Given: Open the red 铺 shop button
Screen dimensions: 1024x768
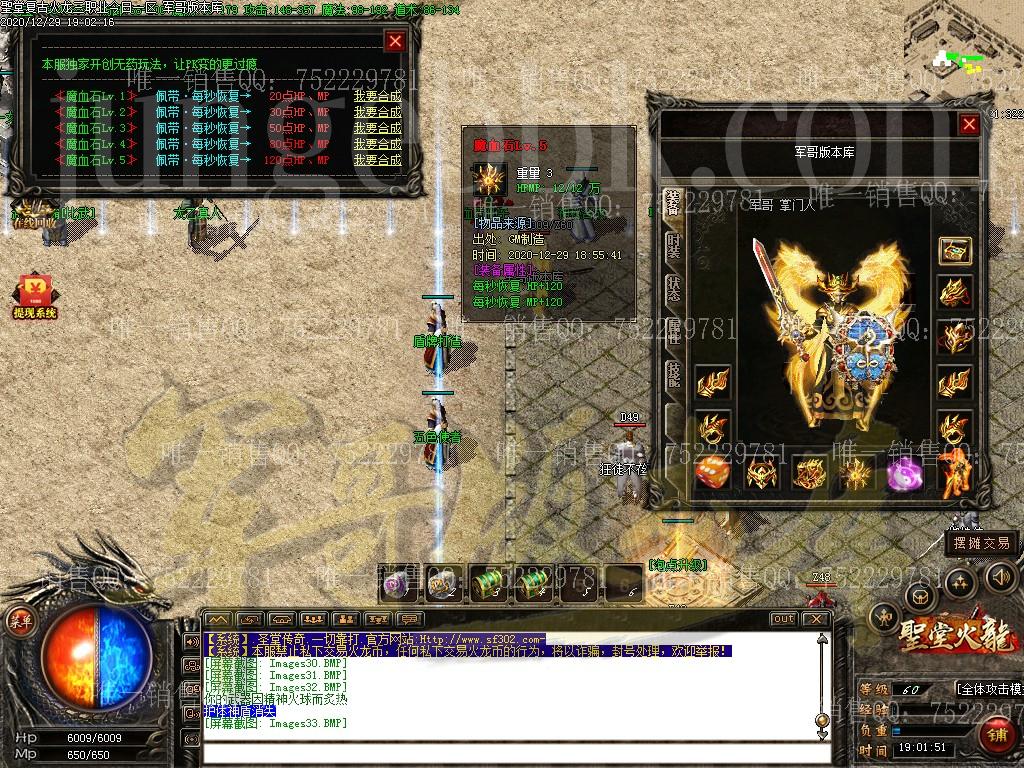Looking at the screenshot, I should 995,737.
